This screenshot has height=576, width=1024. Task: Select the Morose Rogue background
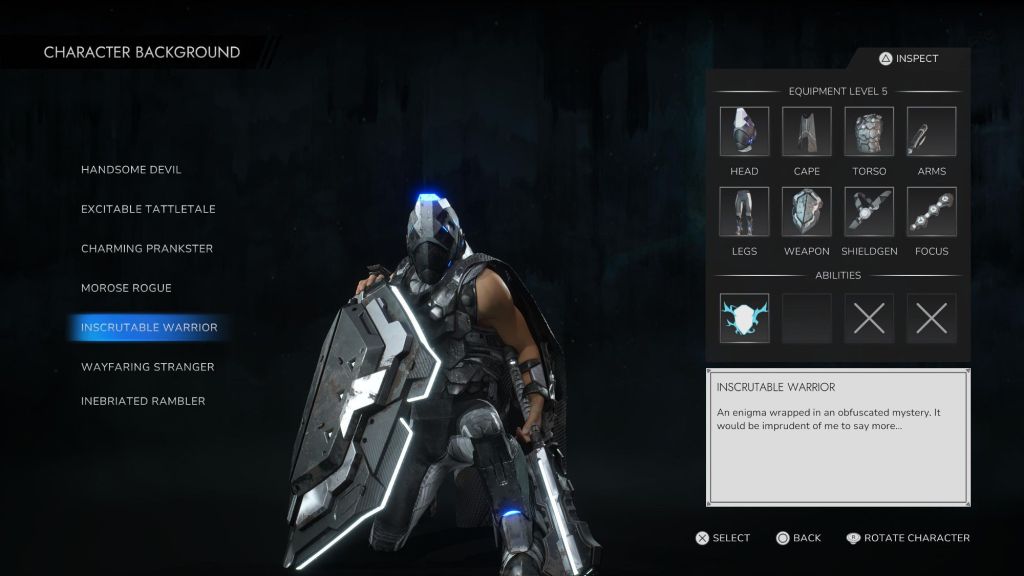[126, 288]
